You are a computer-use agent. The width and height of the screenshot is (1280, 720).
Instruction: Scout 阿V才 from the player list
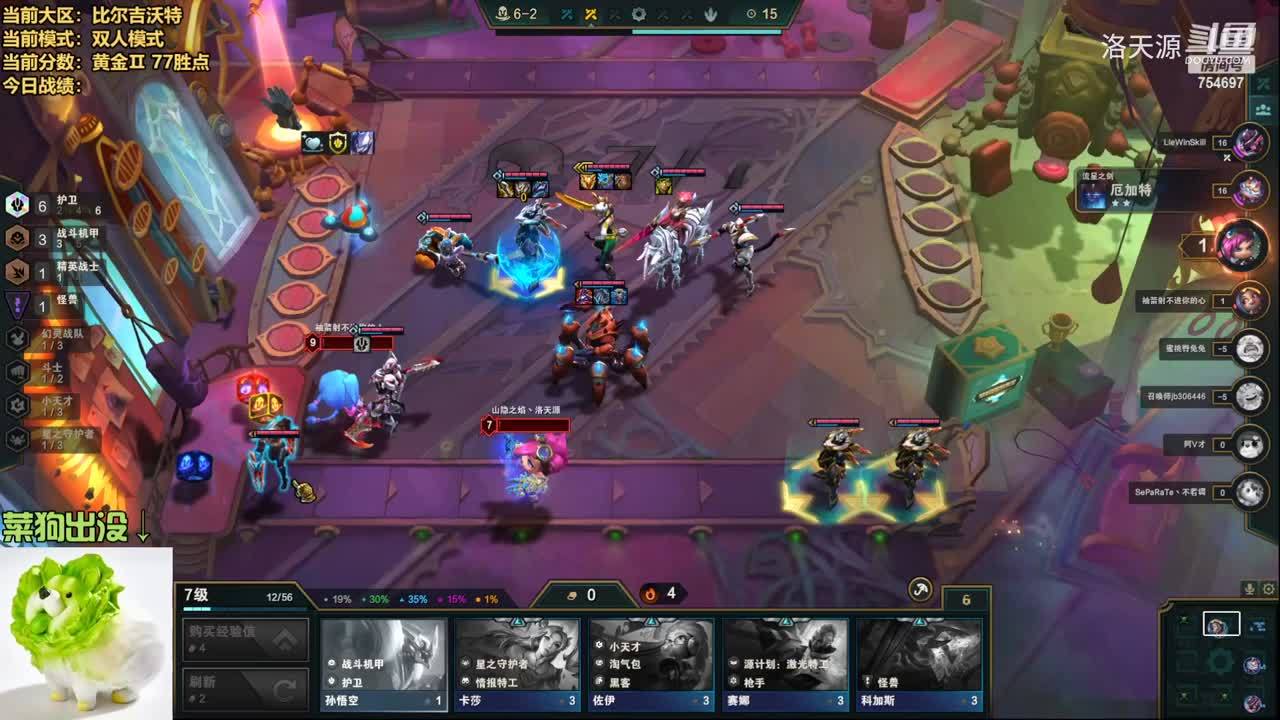(1250, 444)
